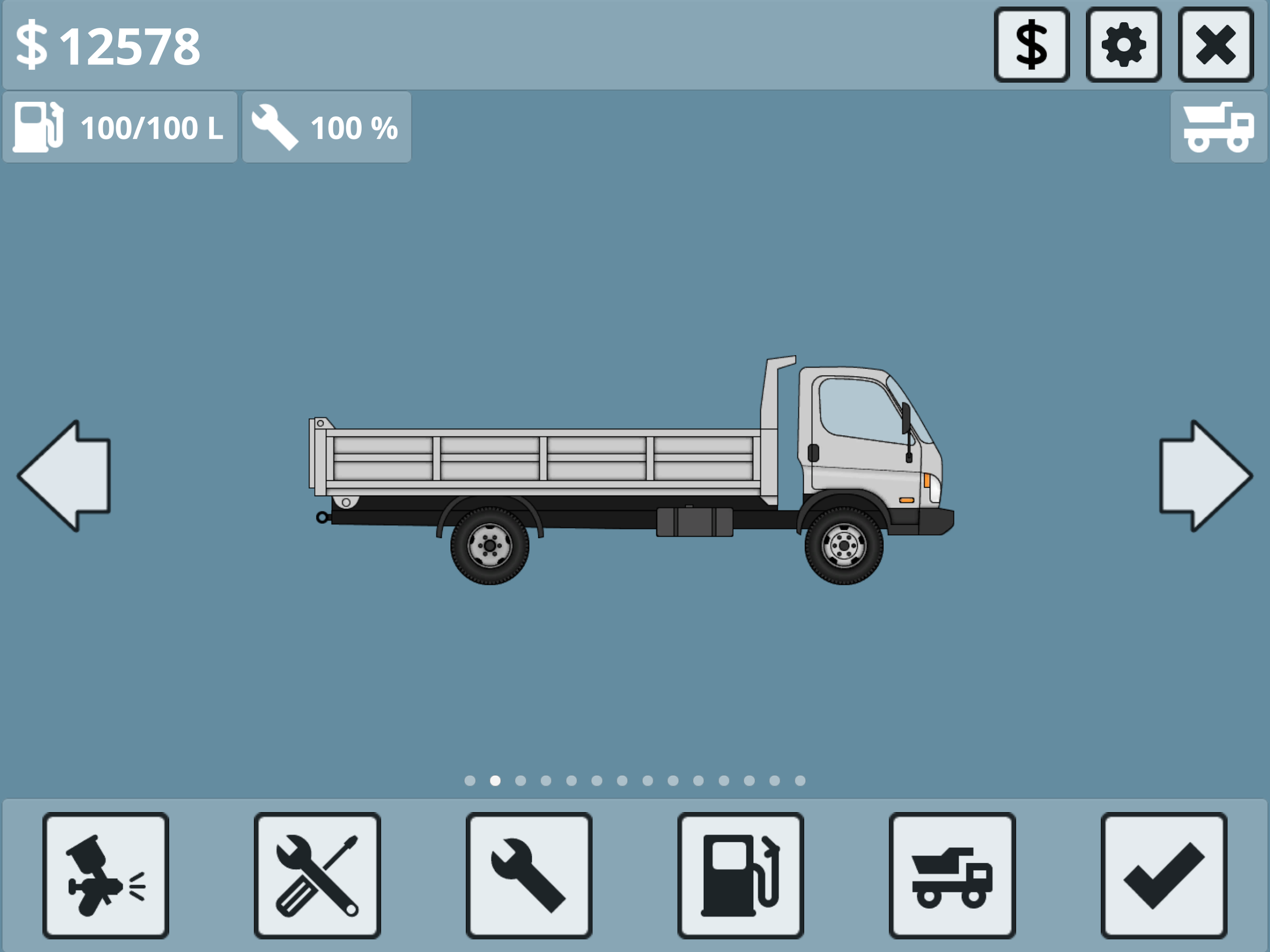
Task: Repair the truck with the wrench button
Action: [529, 875]
